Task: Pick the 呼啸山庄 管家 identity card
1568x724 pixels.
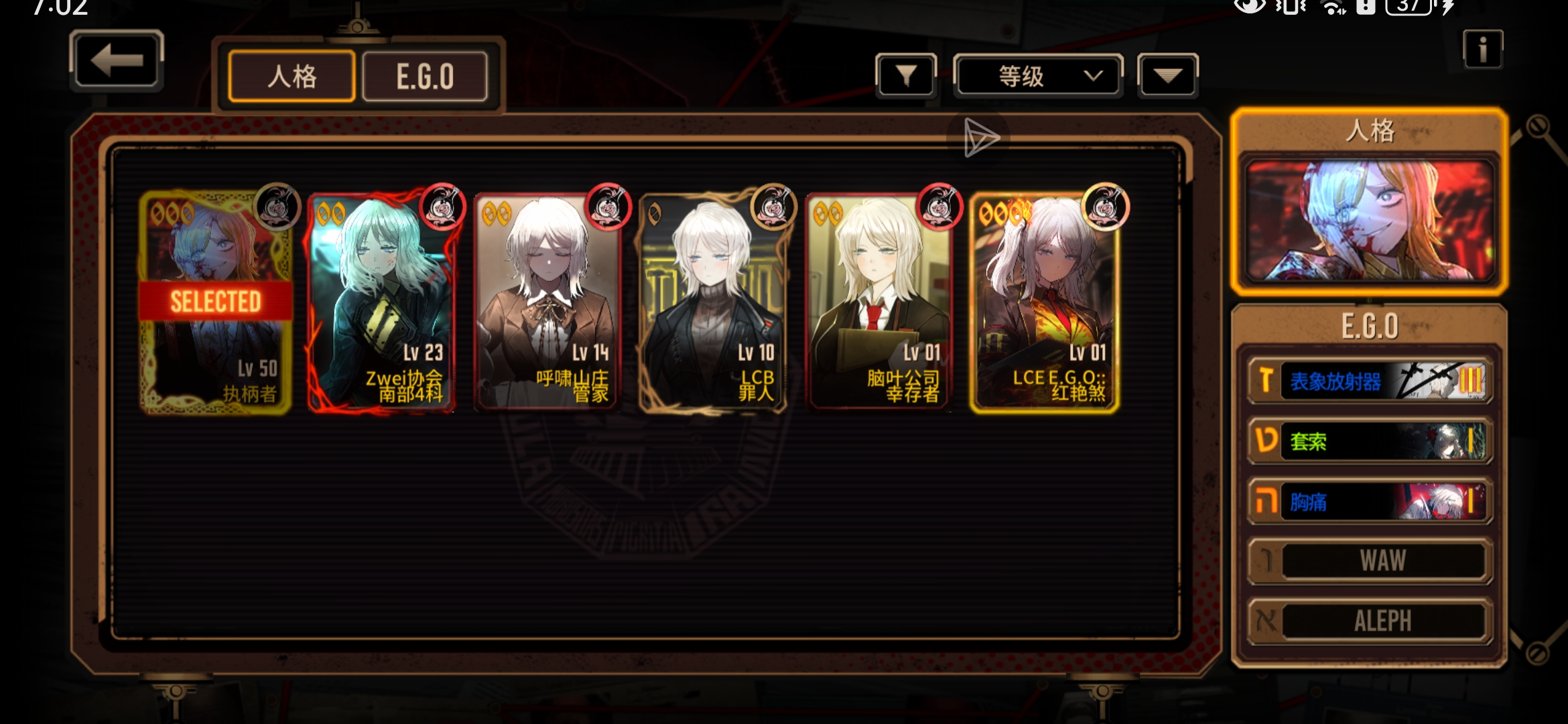Action: 547,302
